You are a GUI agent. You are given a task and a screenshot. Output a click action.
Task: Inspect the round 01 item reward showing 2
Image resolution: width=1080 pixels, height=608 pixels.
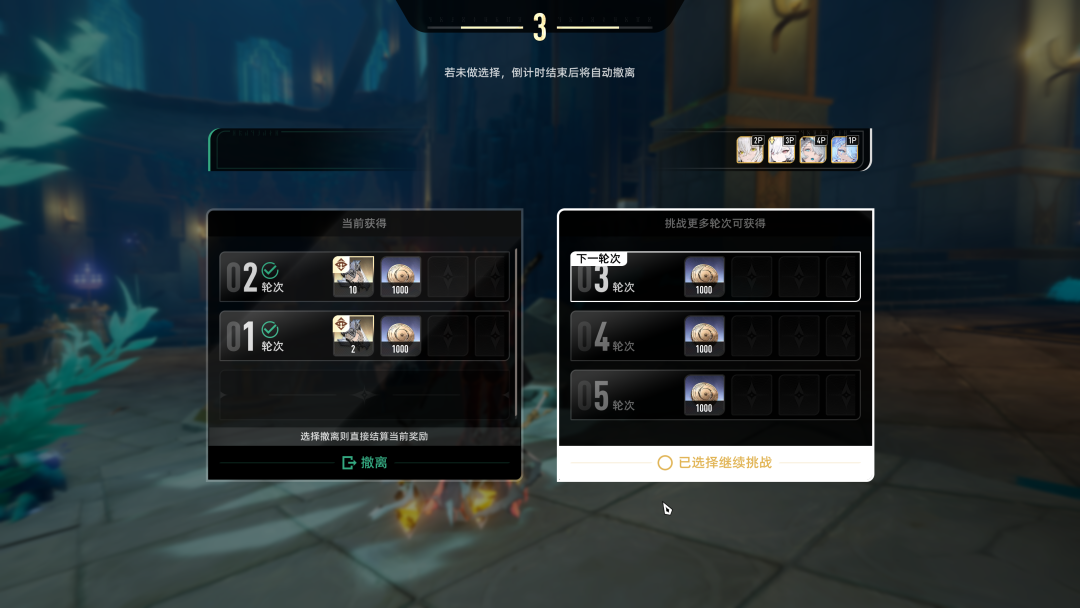(353, 336)
